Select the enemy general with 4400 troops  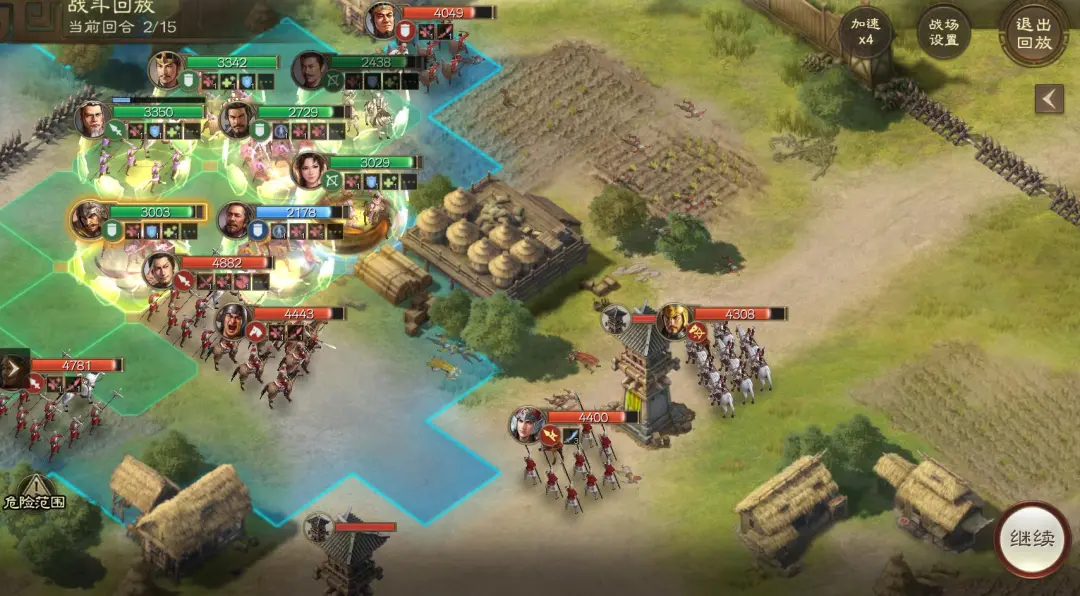pyautogui.click(x=527, y=424)
